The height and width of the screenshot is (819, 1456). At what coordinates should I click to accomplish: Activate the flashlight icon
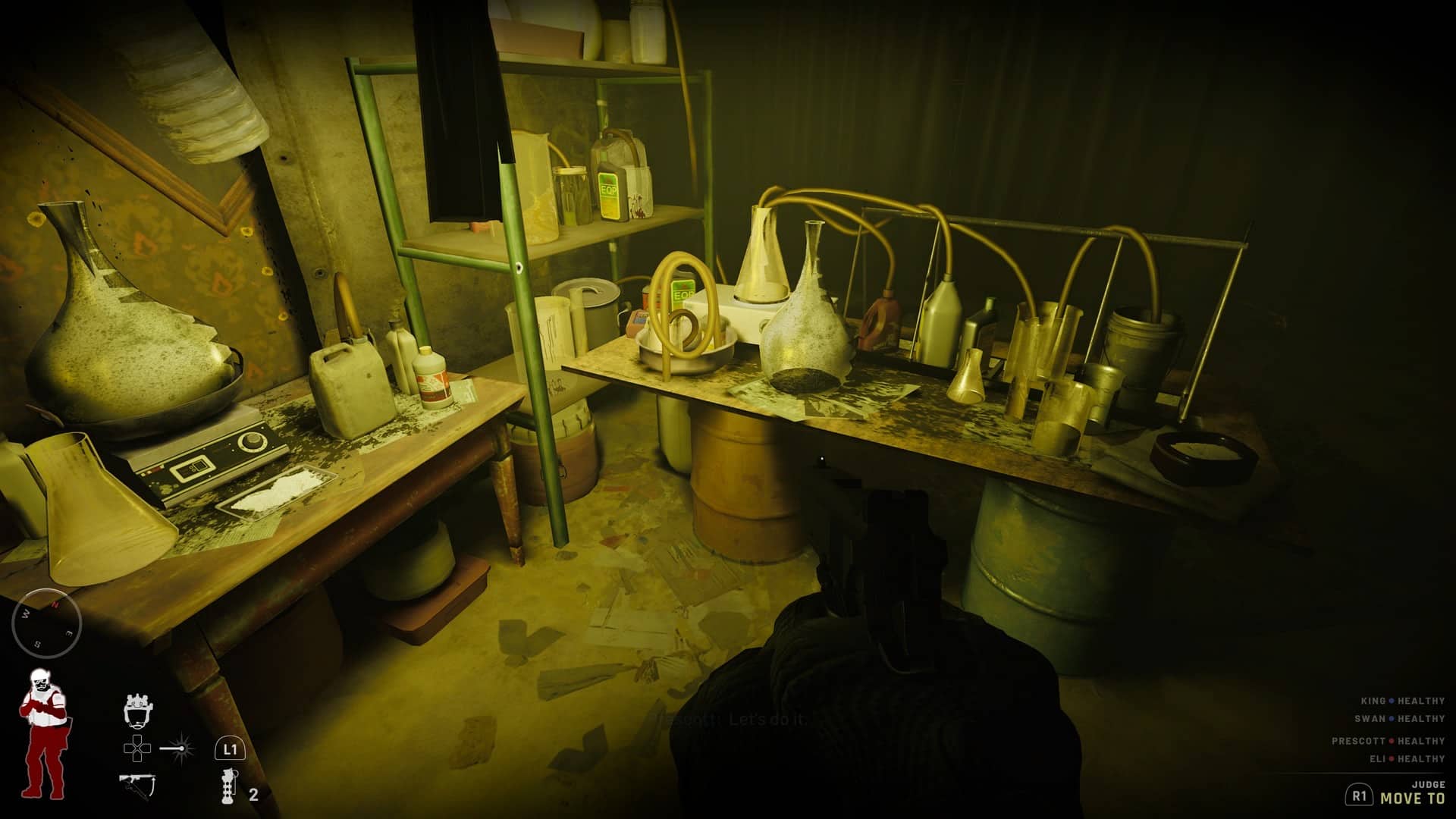(x=177, y=749)
